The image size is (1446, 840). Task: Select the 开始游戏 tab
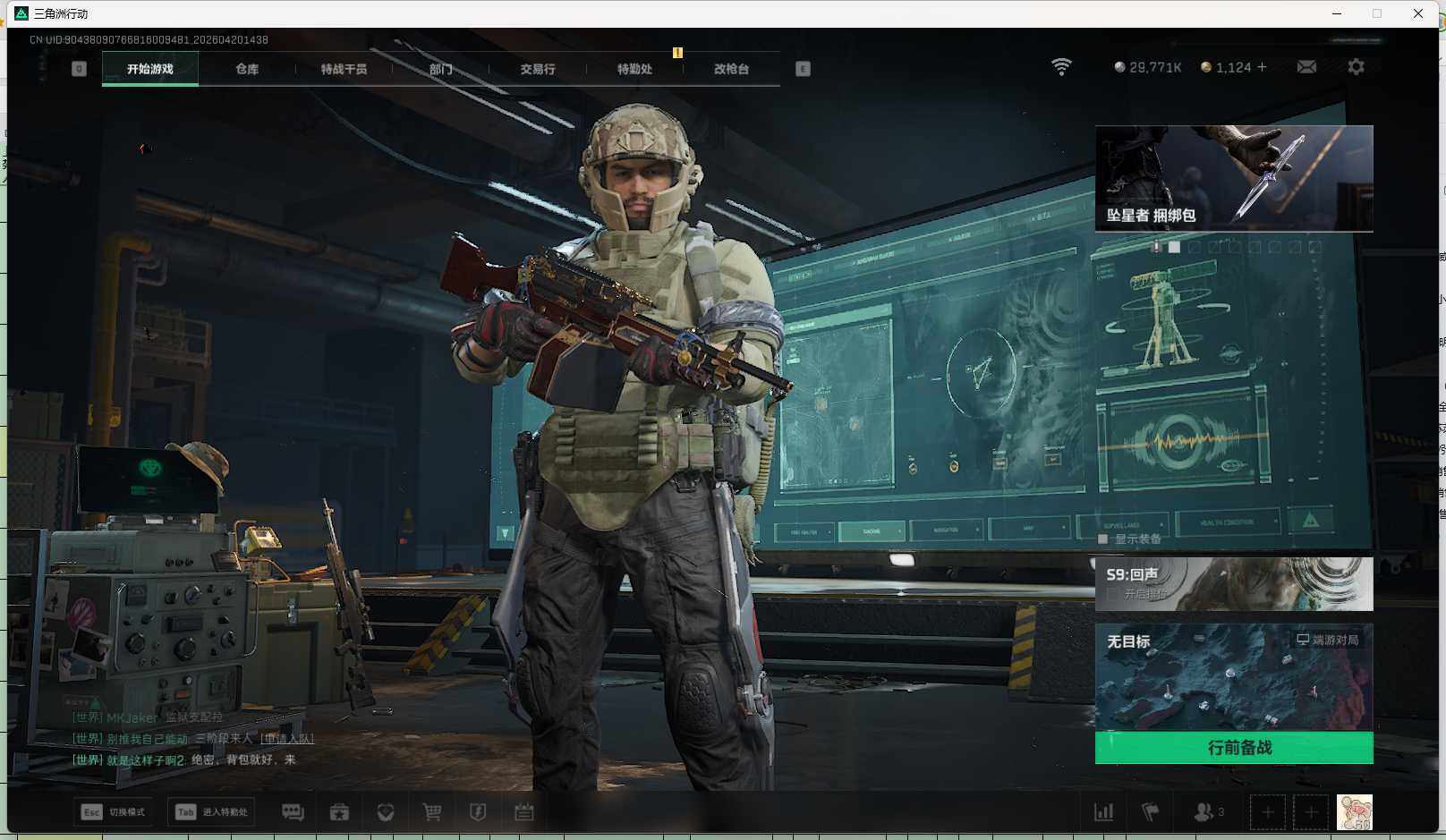150,69
